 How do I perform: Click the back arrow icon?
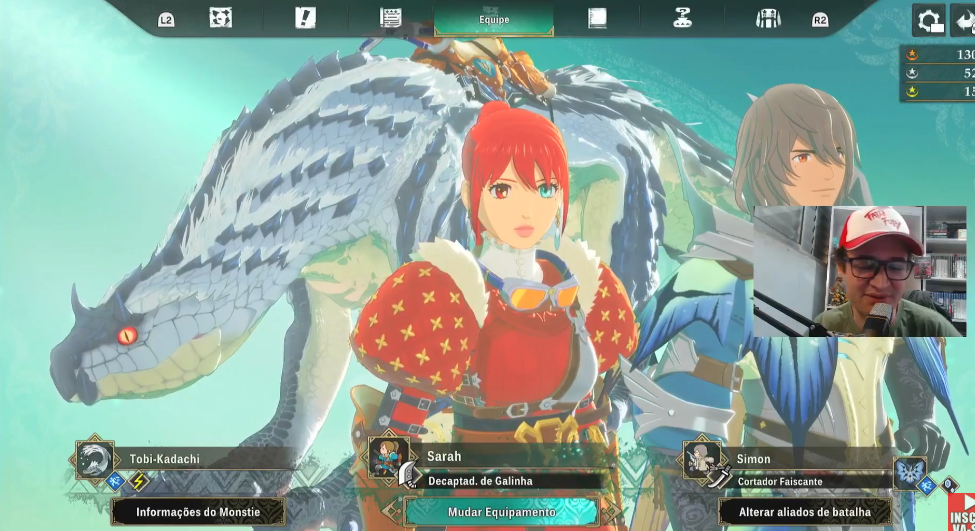[964, 20]
